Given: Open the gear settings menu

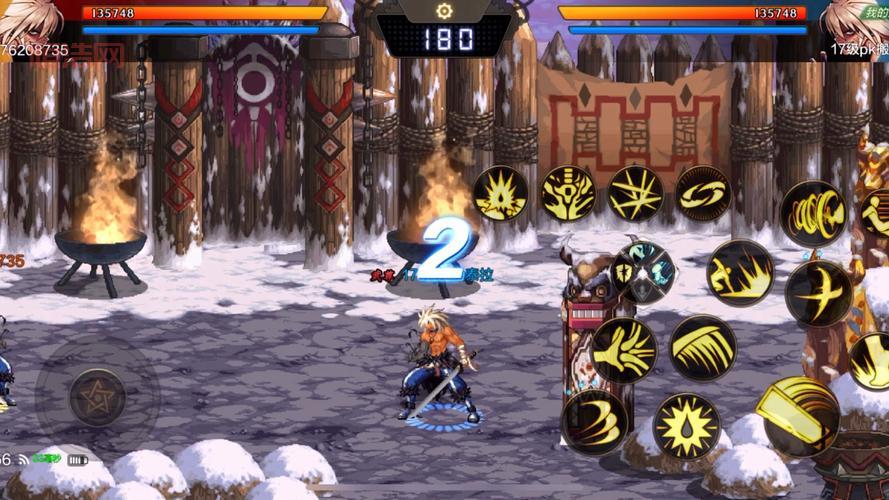Looking at the screenshot, I should point(444,10).
